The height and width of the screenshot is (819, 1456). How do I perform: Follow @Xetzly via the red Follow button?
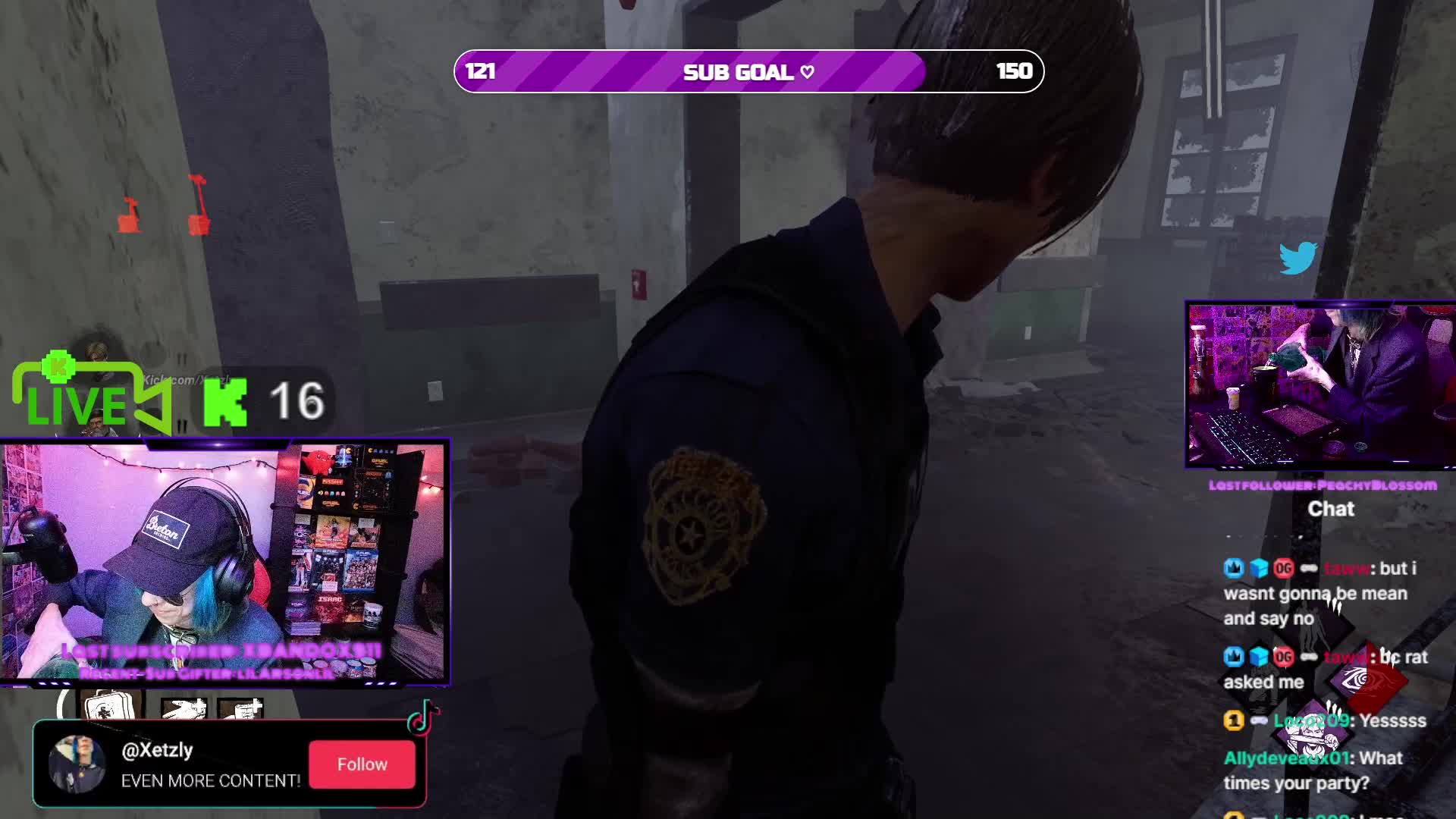pyautogui.click(x=362, y=764)
